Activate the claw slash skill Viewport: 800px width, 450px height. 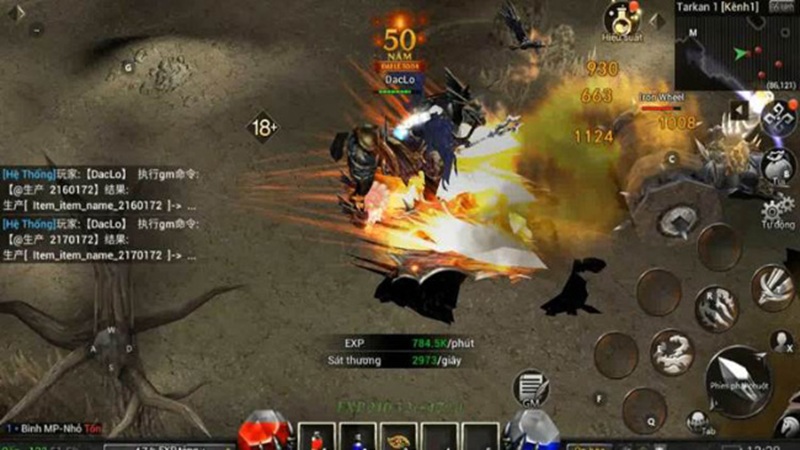[x=716, y=307]
